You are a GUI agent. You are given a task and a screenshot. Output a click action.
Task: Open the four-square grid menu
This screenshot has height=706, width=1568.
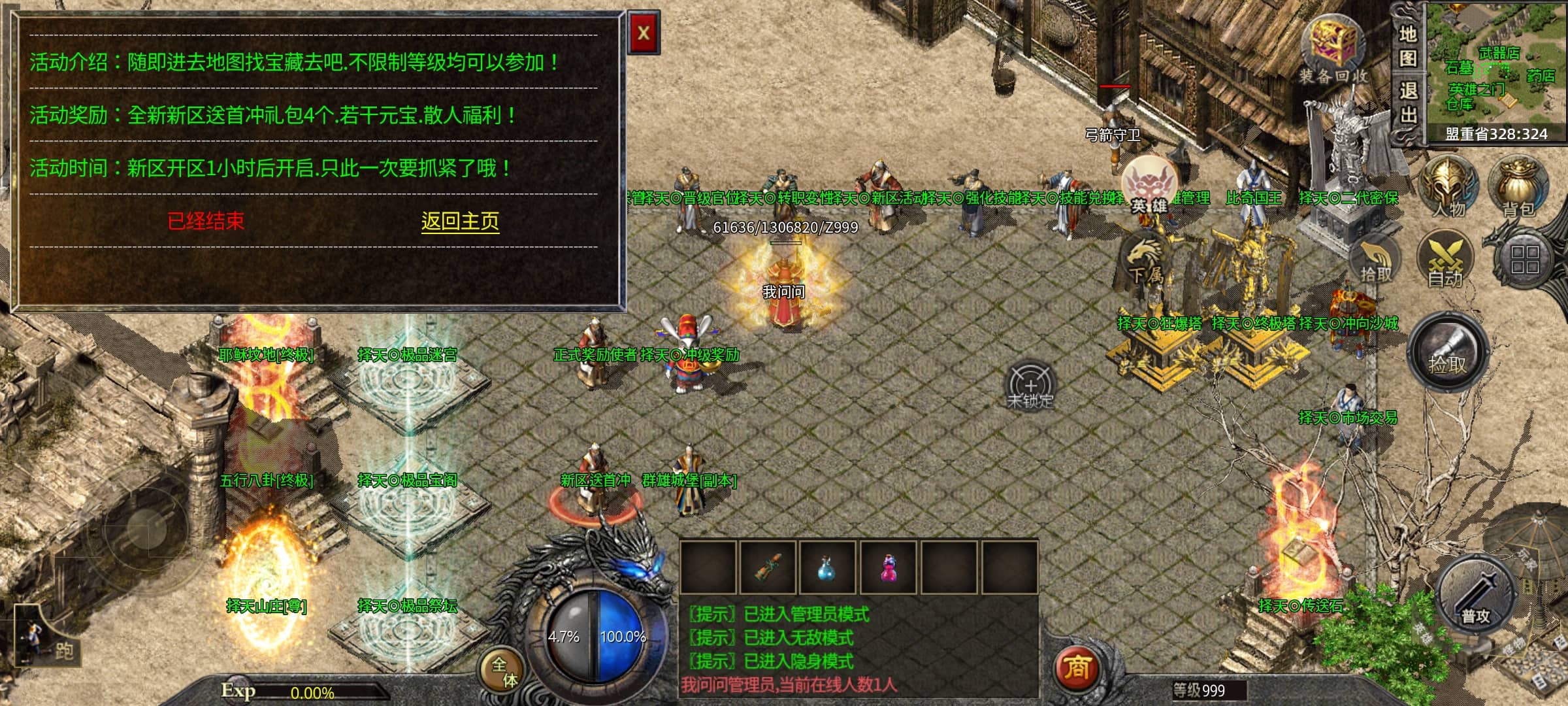1524,260
